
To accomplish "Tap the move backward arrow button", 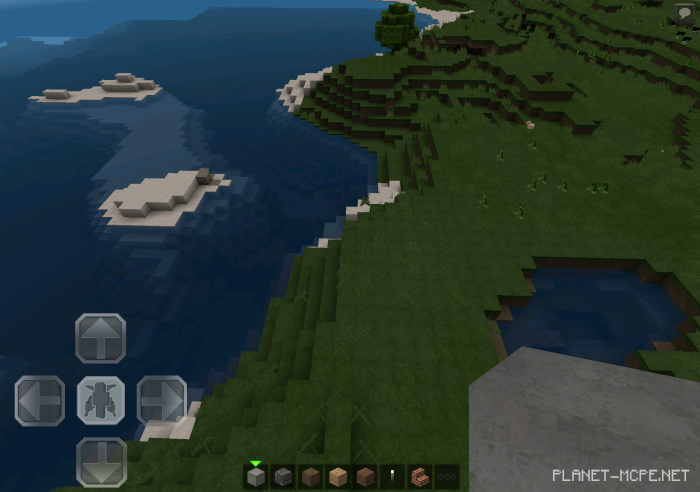I will click(x=100, y=462).
